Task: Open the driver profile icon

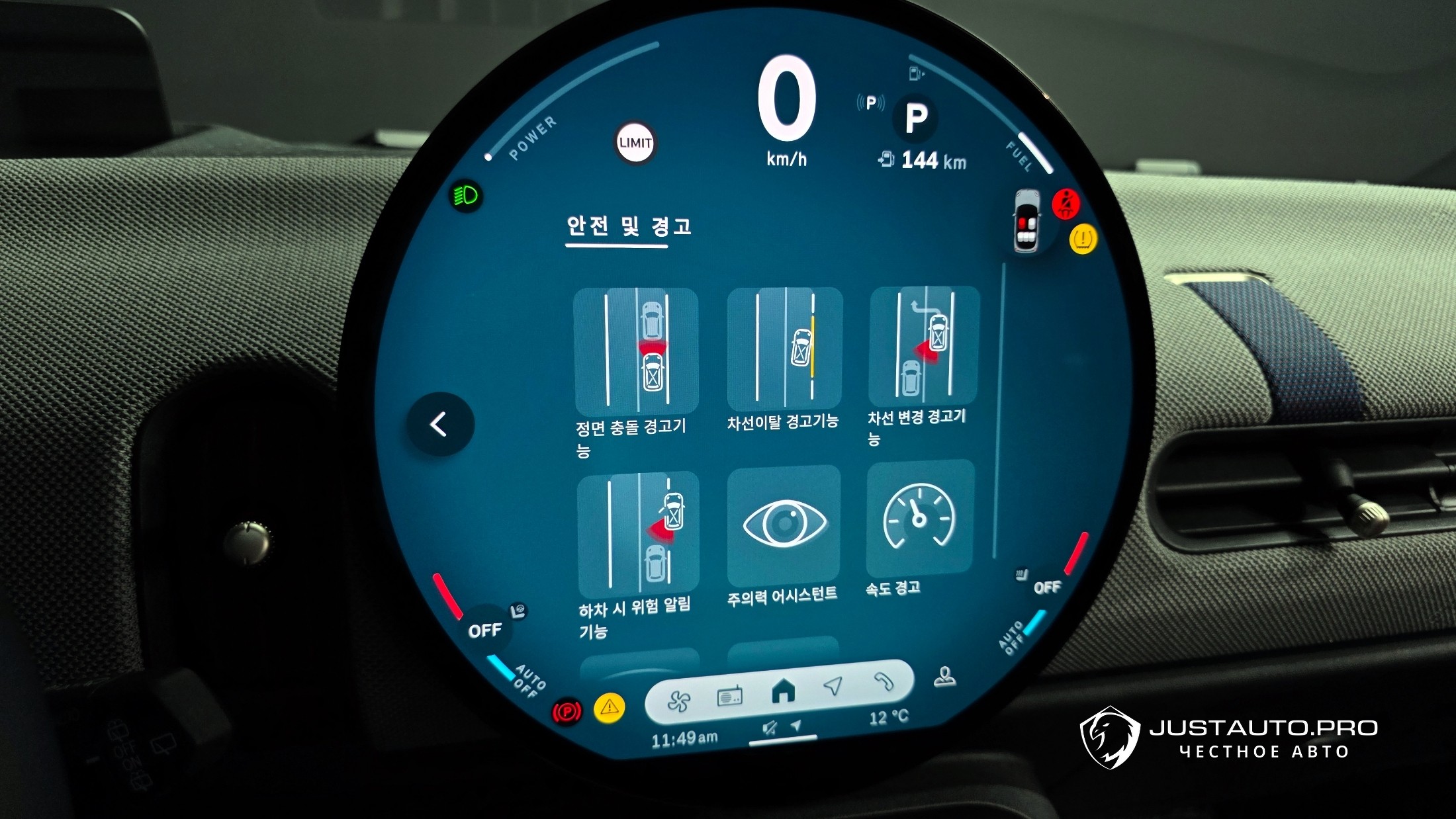Action: point(944,677)
